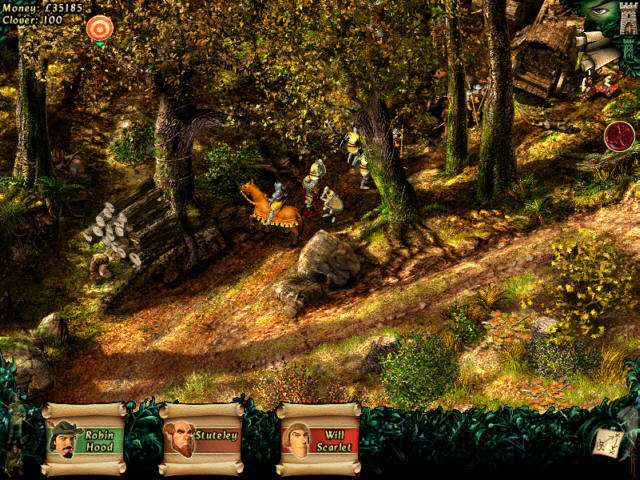The image size is (640, 480).
Task: Click the red wax seal button
Action: (x=619, y=135)
